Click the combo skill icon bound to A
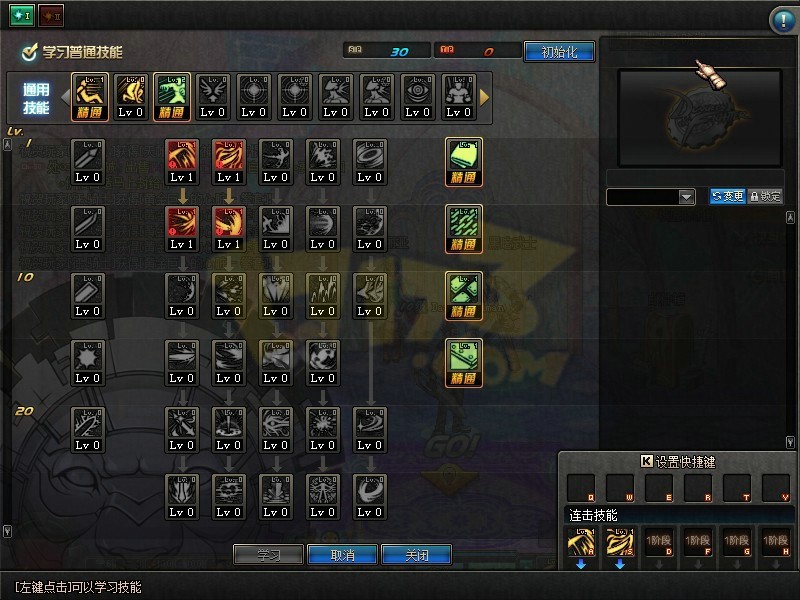The height and width of the screenshot is (600, 800). [581, 546]
